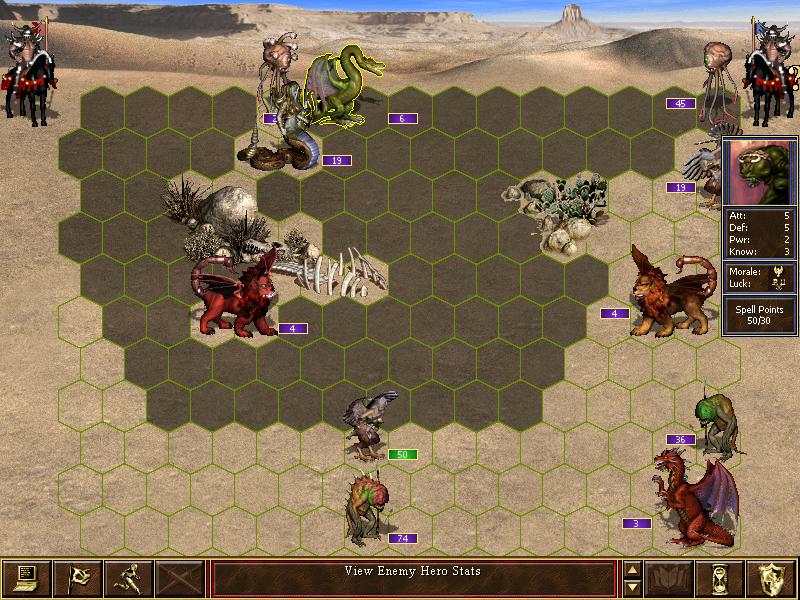Open the combat options menu
The image size is (800, 600).
(26, 578)
